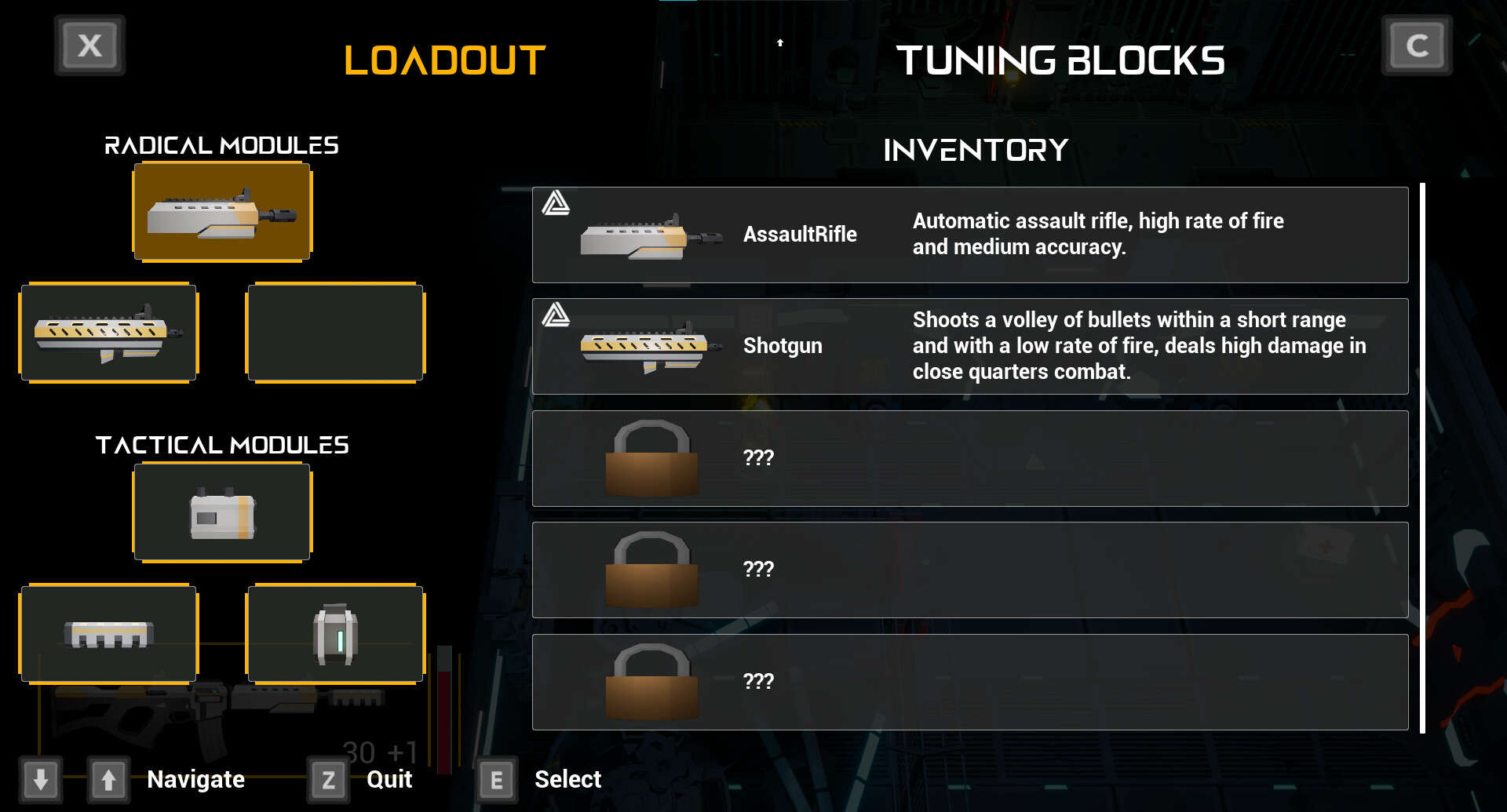This screenshot has height=812, width=1507.
Task: Select the equipped AssaultRifle radical module
Action: [x=222, y=212]
